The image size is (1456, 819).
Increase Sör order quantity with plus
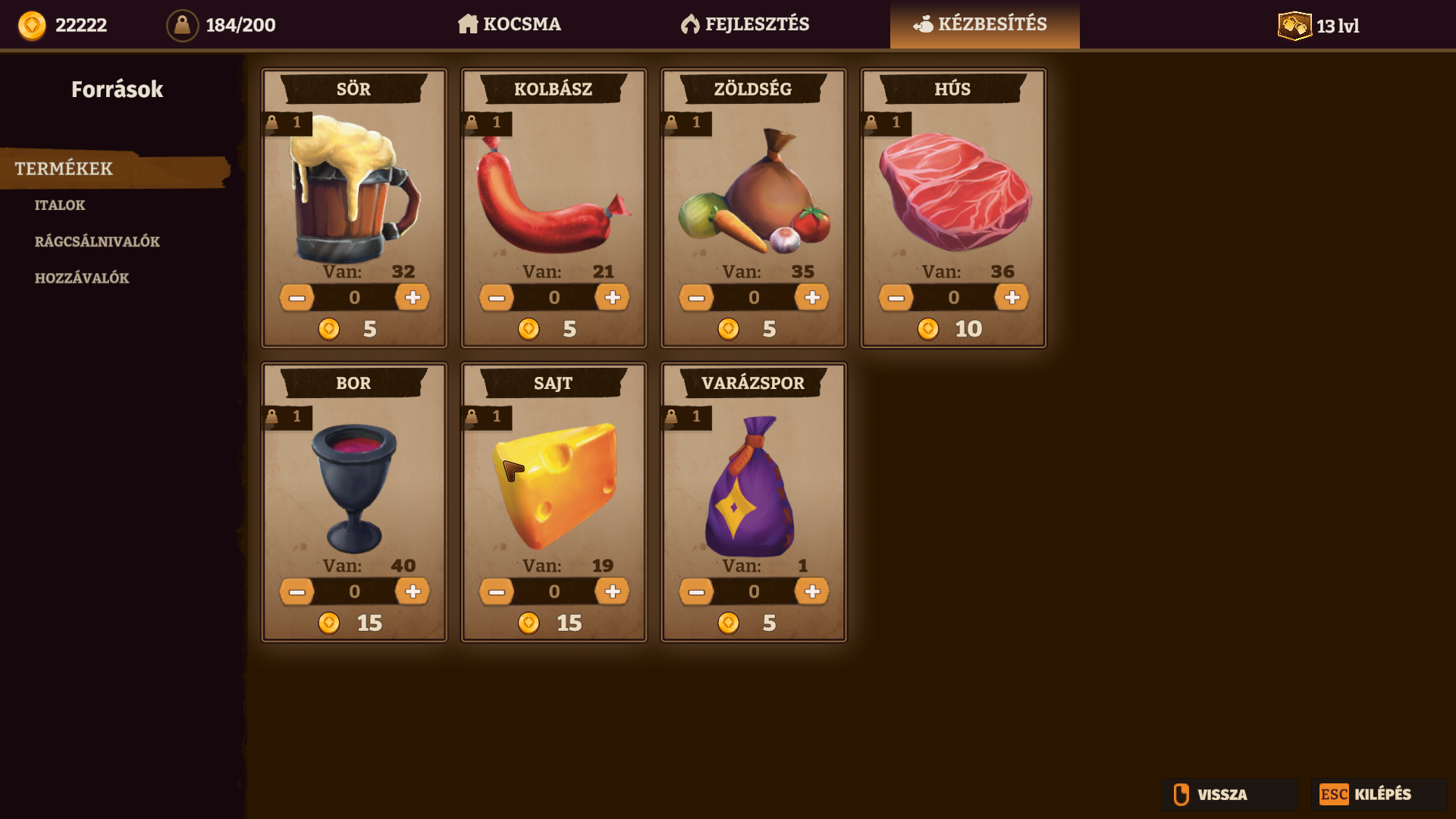click(x=413, y=297)
